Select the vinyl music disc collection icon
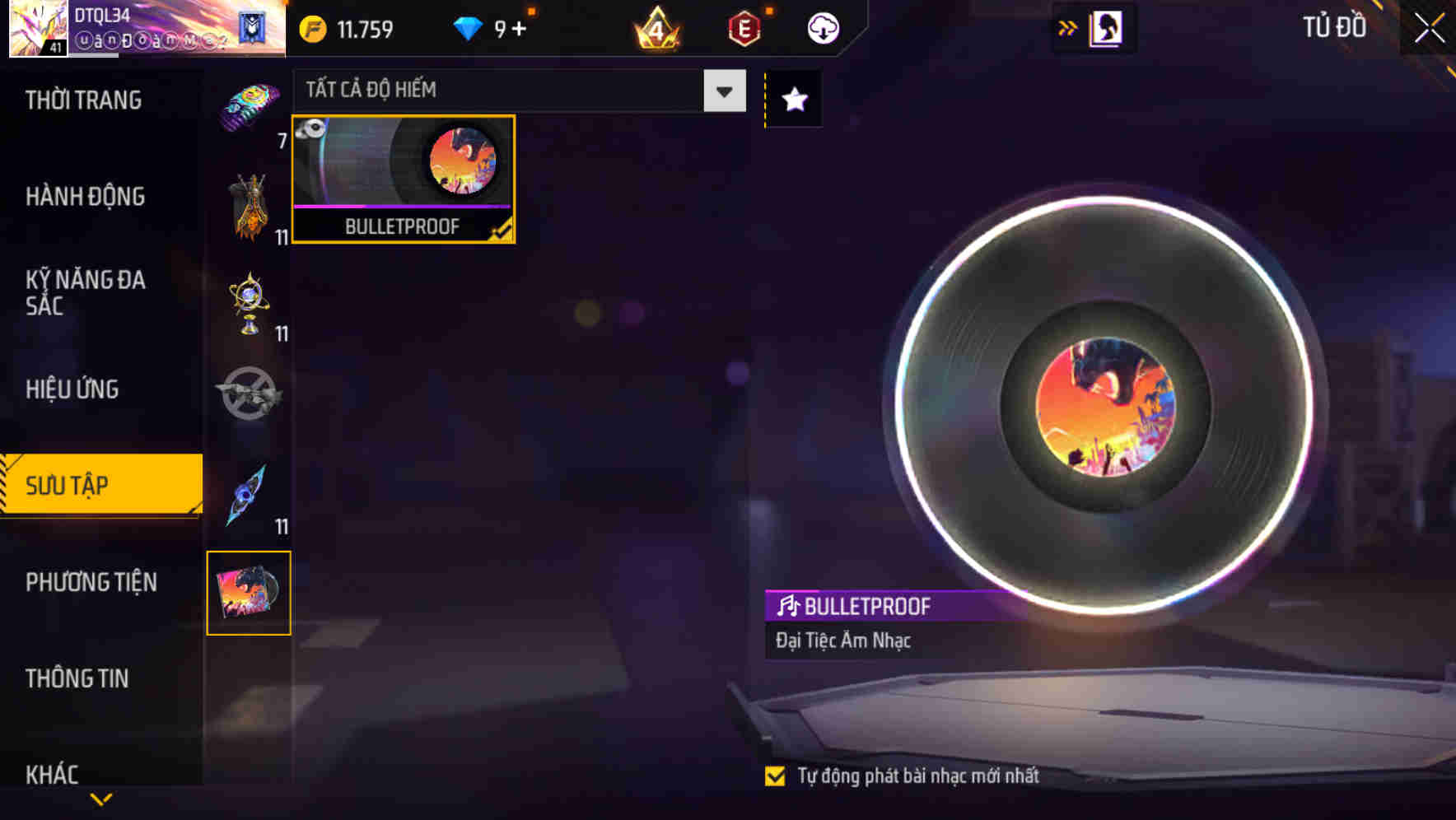The height and width of the screenshot is (820, 1456). click(250, 593)
